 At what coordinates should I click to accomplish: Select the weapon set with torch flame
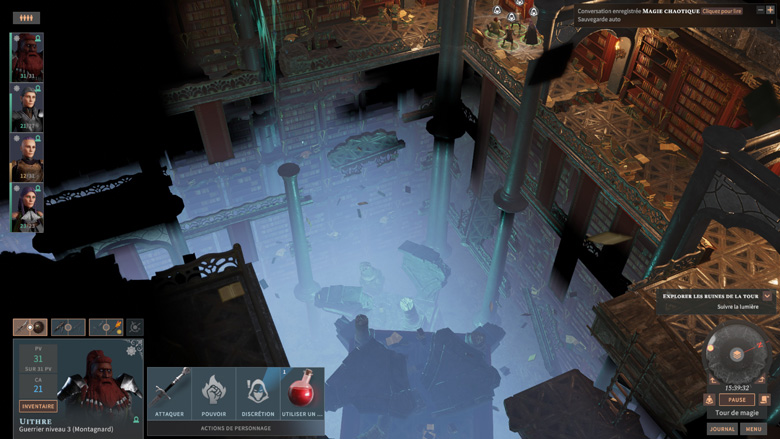click(x=105, y=327)
